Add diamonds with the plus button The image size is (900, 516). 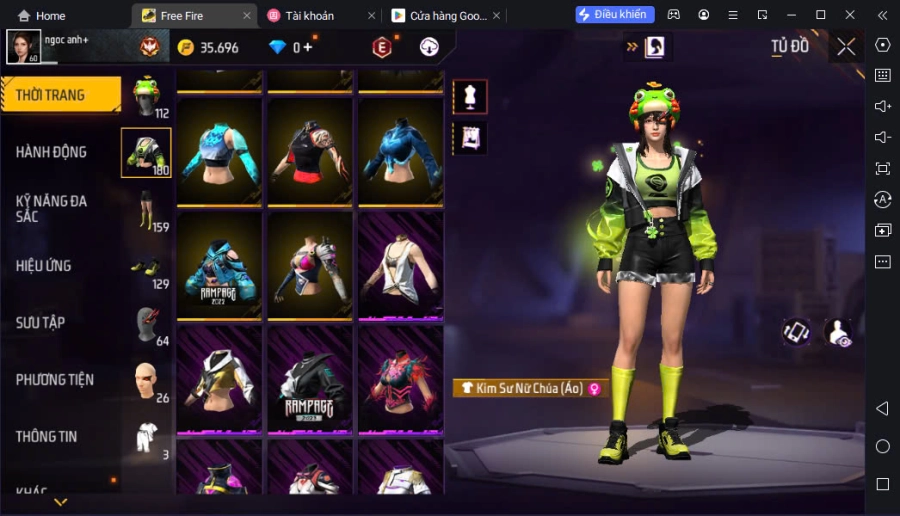point(308,47)
